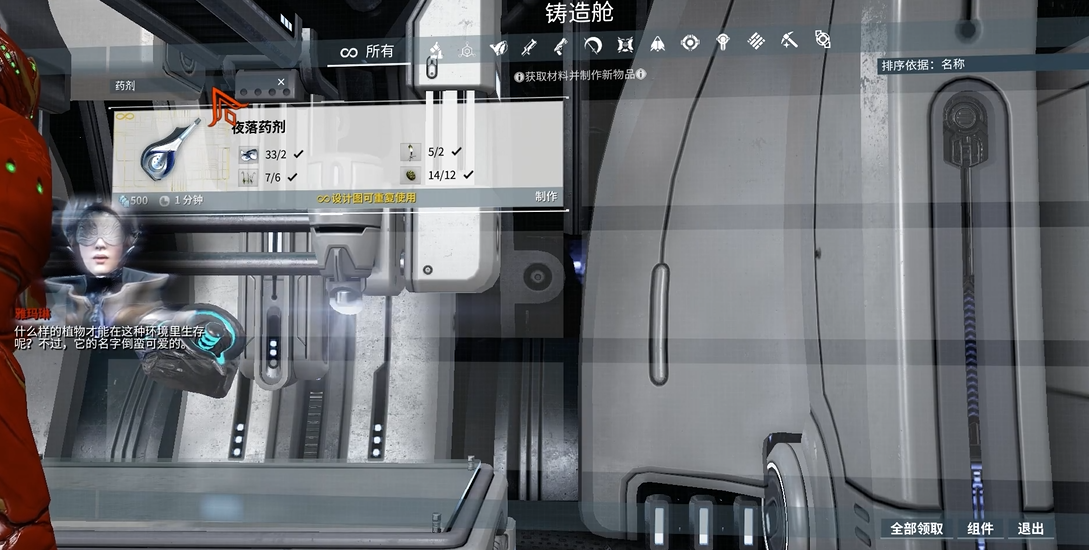Image resolution: width=1089 pixels, height=550 pixels.
Task: Claim all with 全部领取
Action: 916,529
